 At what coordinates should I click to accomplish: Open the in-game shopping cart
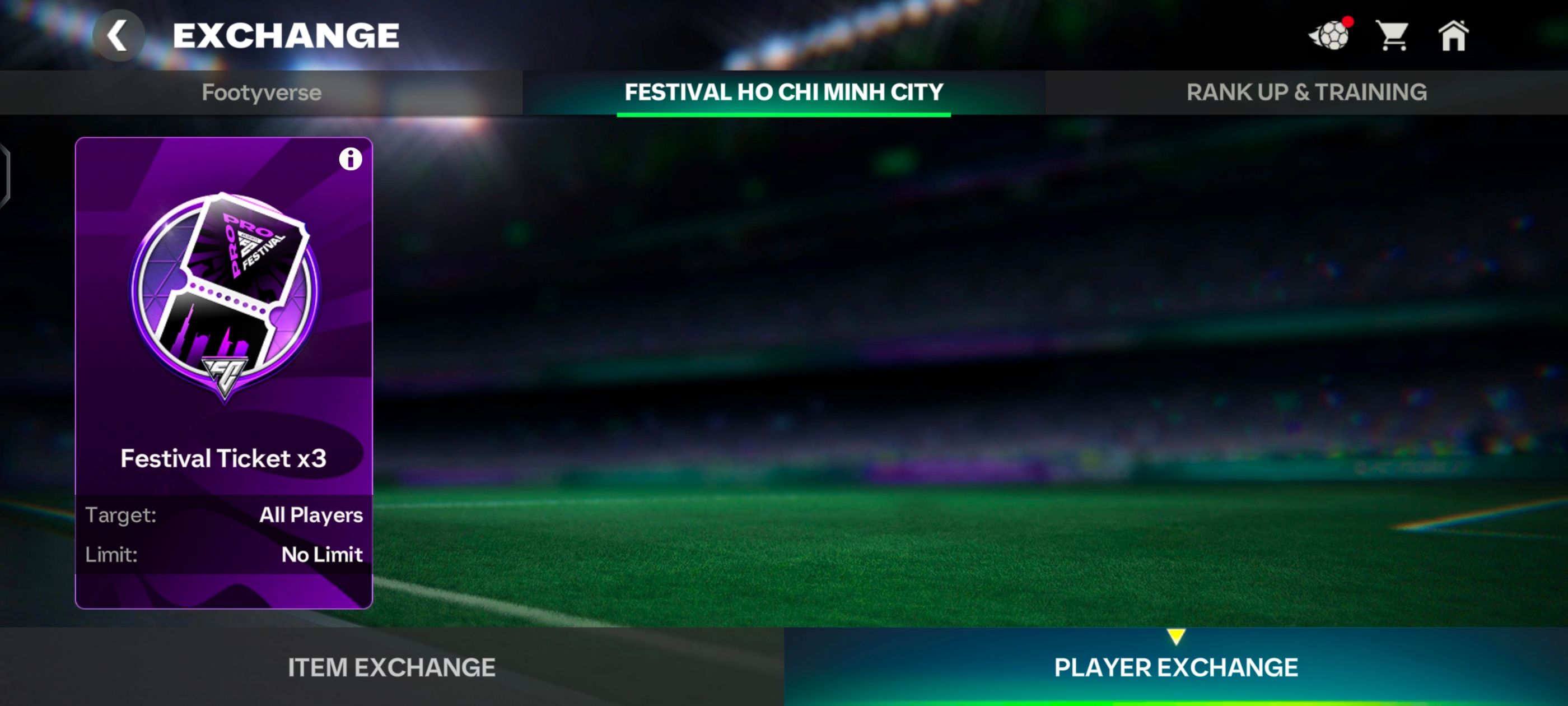point(1393,36)
